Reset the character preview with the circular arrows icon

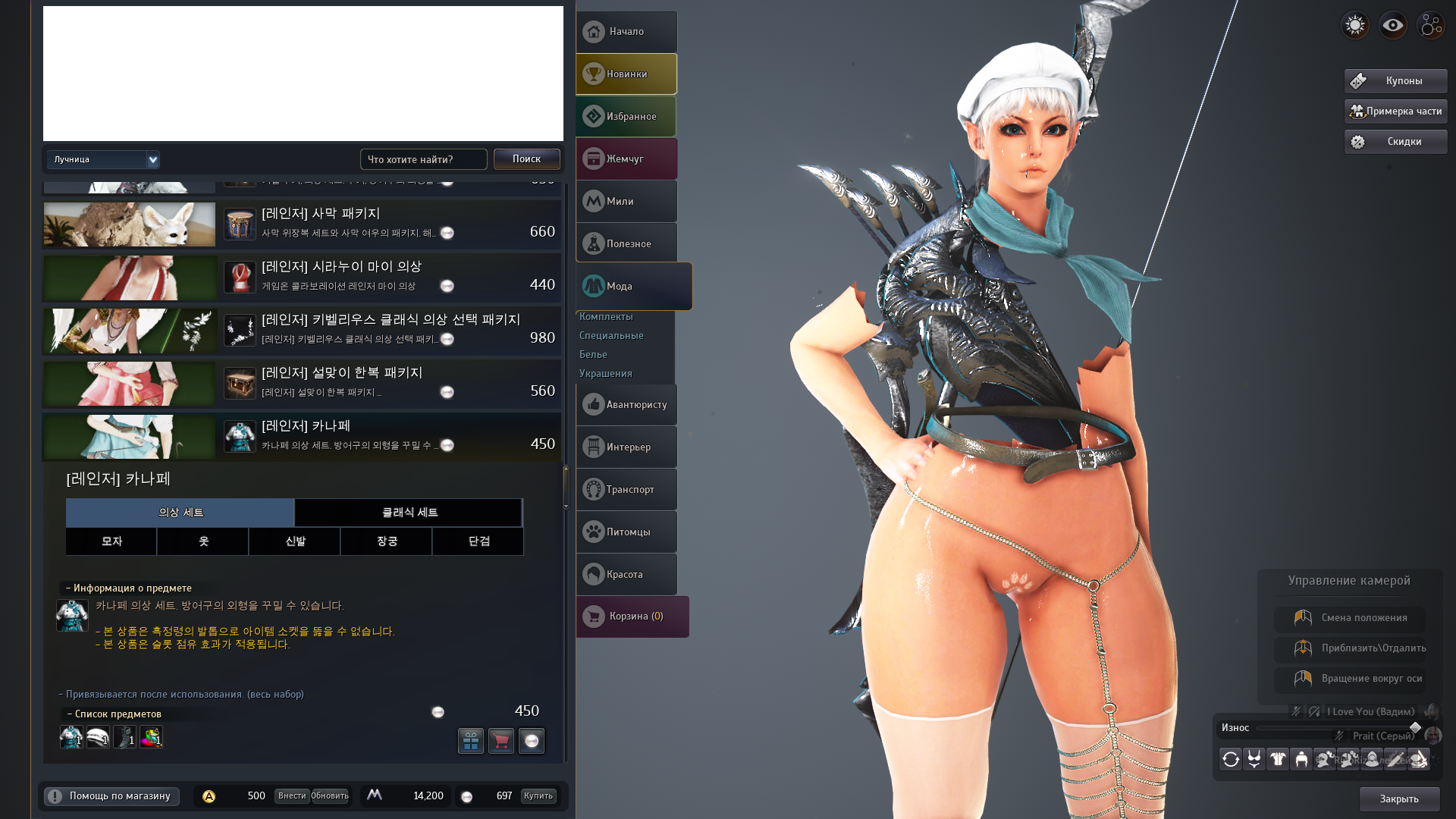click(1231, 759)
